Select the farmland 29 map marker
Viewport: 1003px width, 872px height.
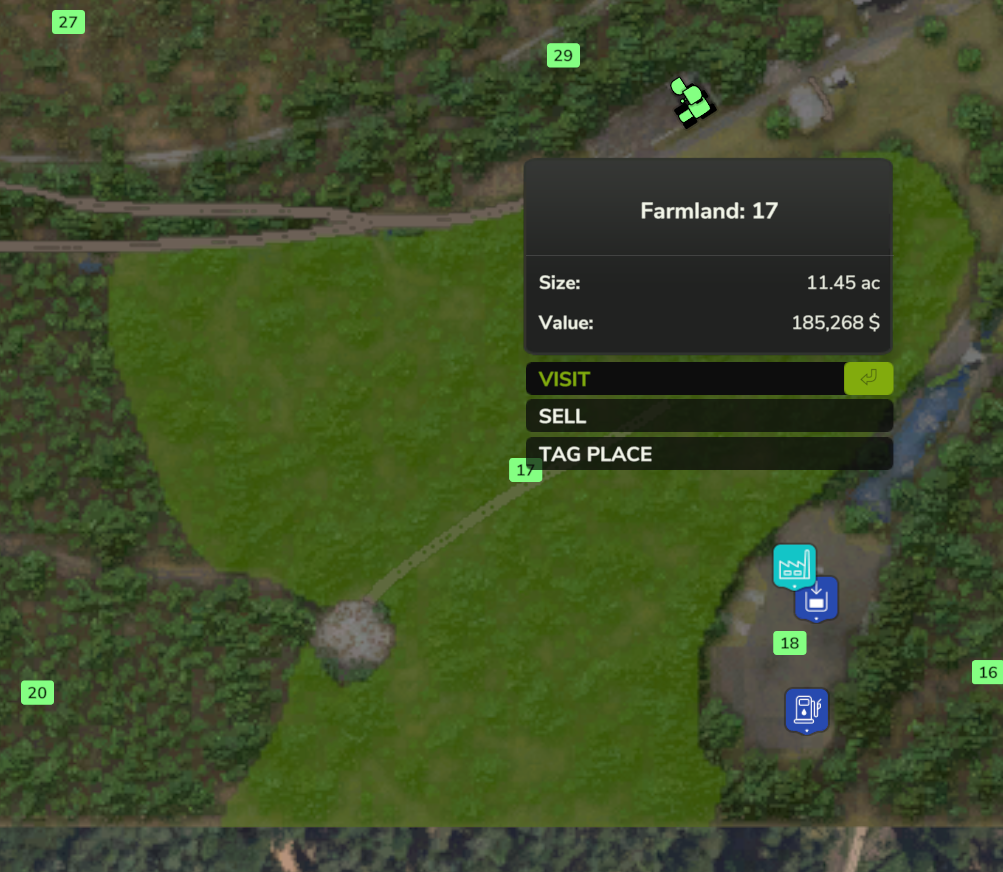(563, 56)
